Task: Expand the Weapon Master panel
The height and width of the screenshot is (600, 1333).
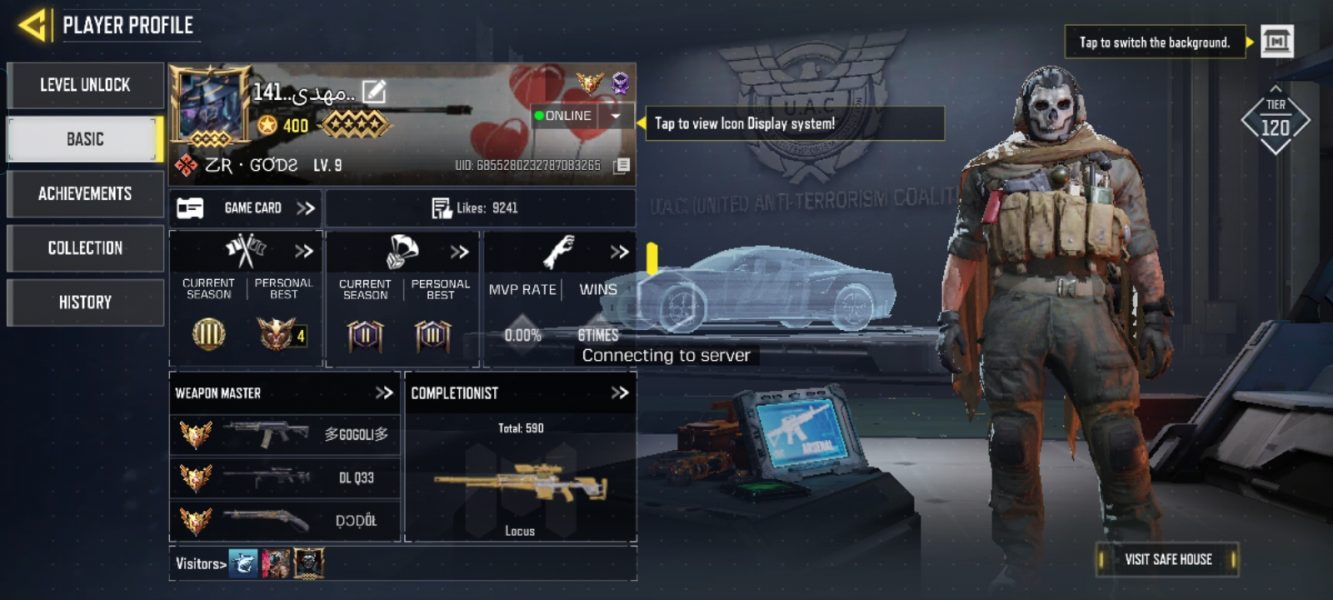Action: 384,393
